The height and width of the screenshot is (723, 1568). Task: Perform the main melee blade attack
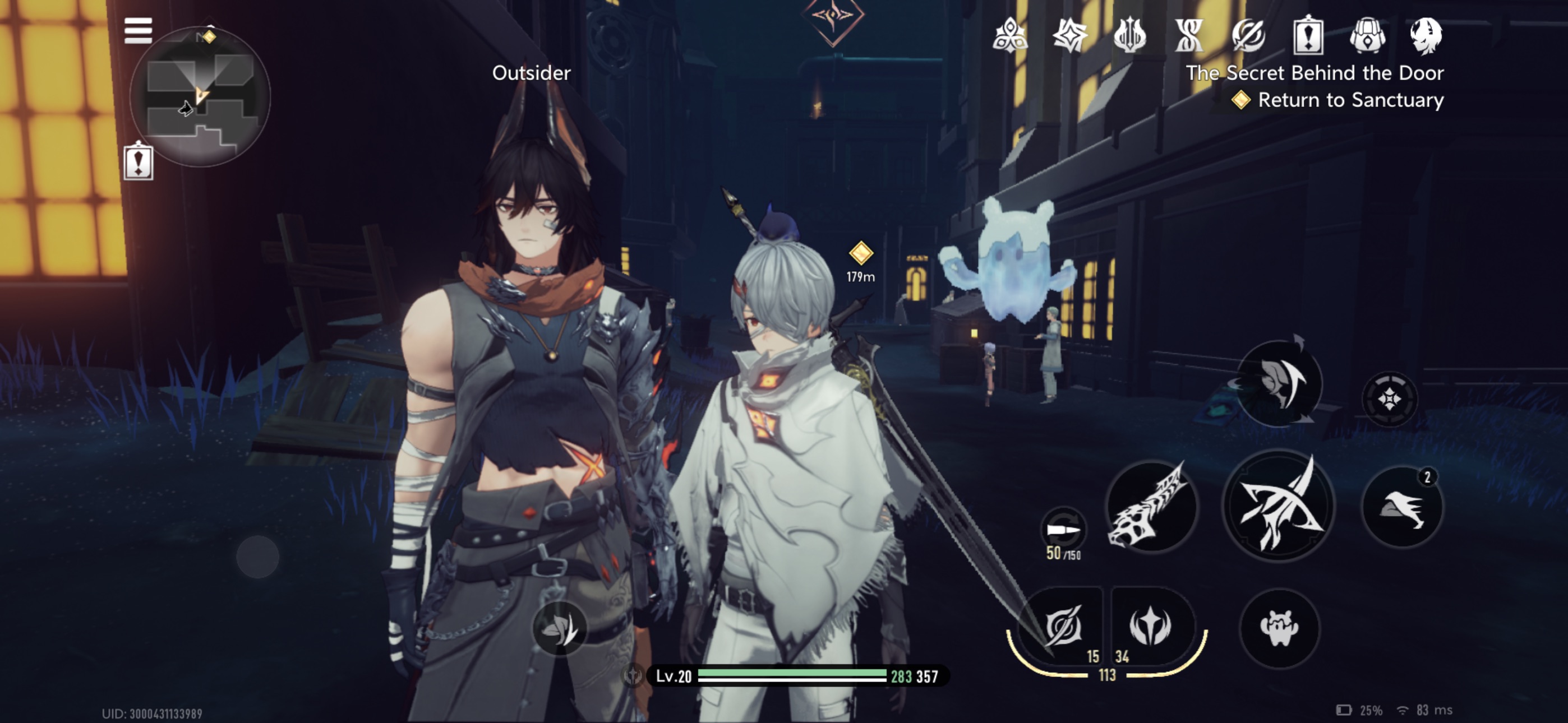[1278, 506]
